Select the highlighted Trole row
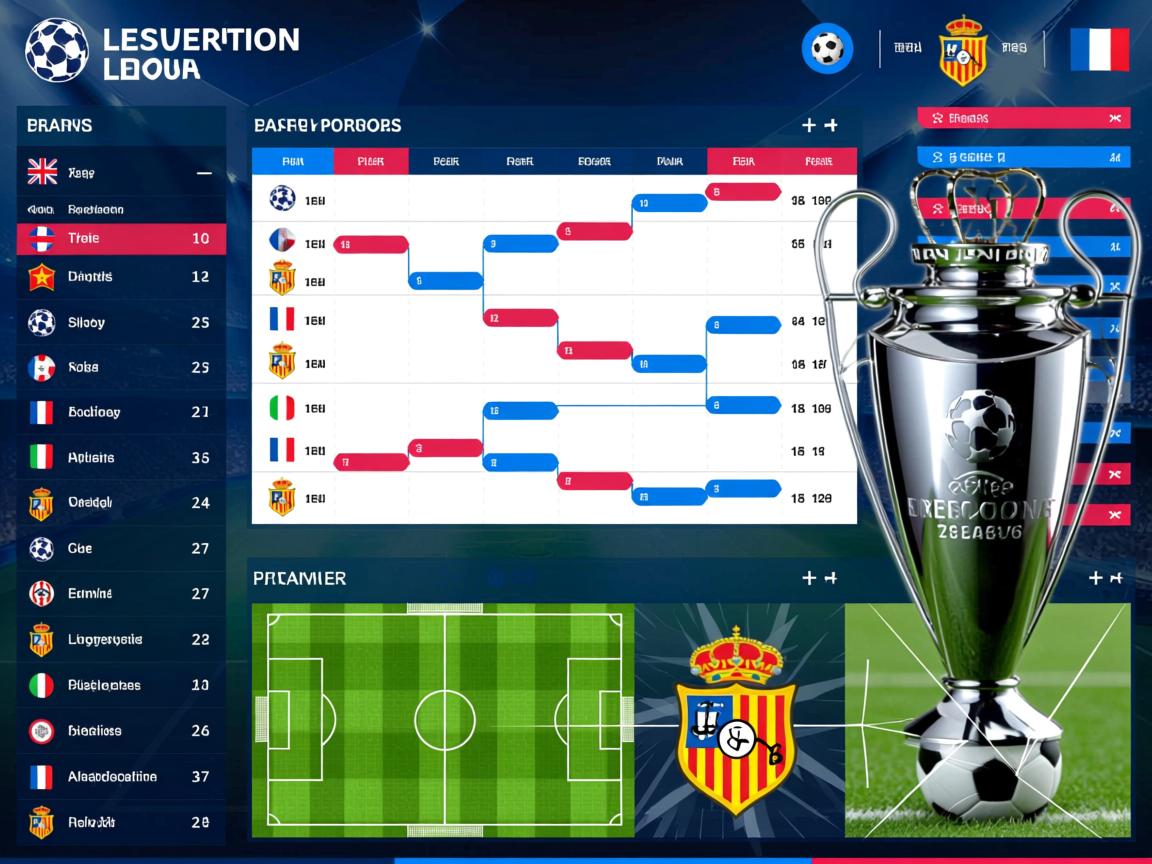Screen dimensions: 1152x864 [x=120, y=239]
